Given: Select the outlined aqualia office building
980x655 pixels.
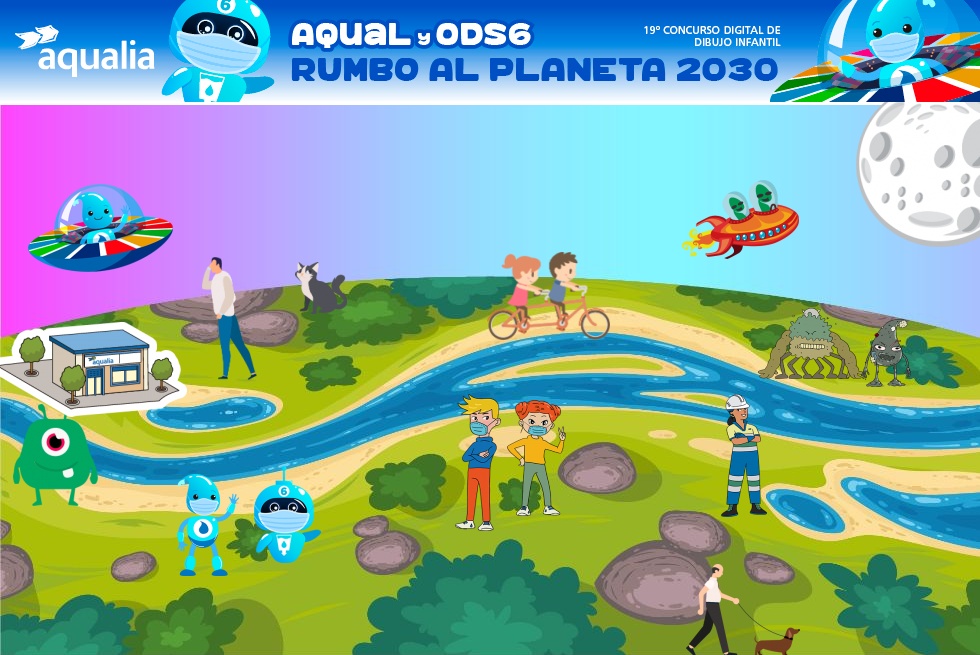Looking at the screenshot, I should (x=97, y=367).
